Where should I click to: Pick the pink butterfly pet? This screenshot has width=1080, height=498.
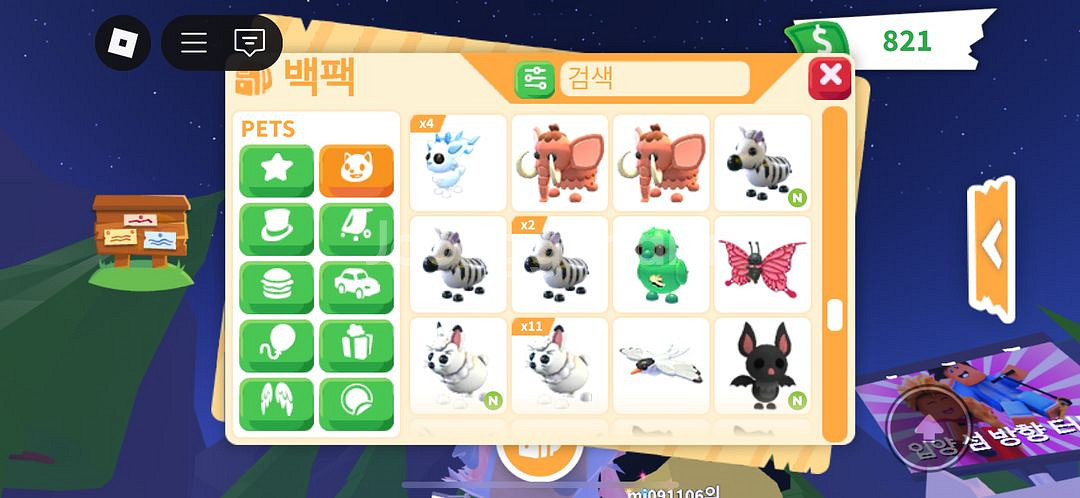(x=761, y=264)
